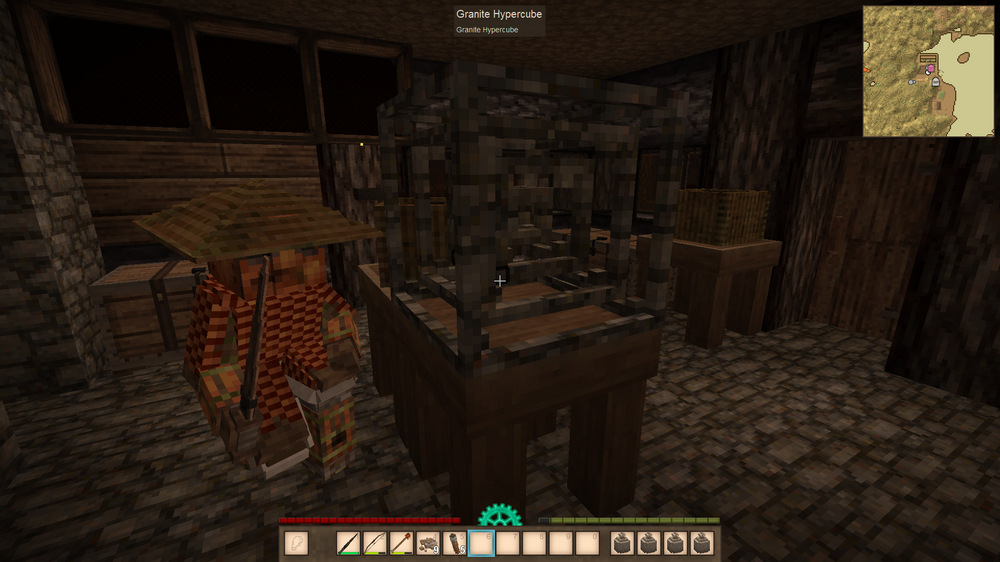Equip the red-tipped tool in hotbar slot 3
Viewport: 1000px width, 562px height.
coord(403,543)
